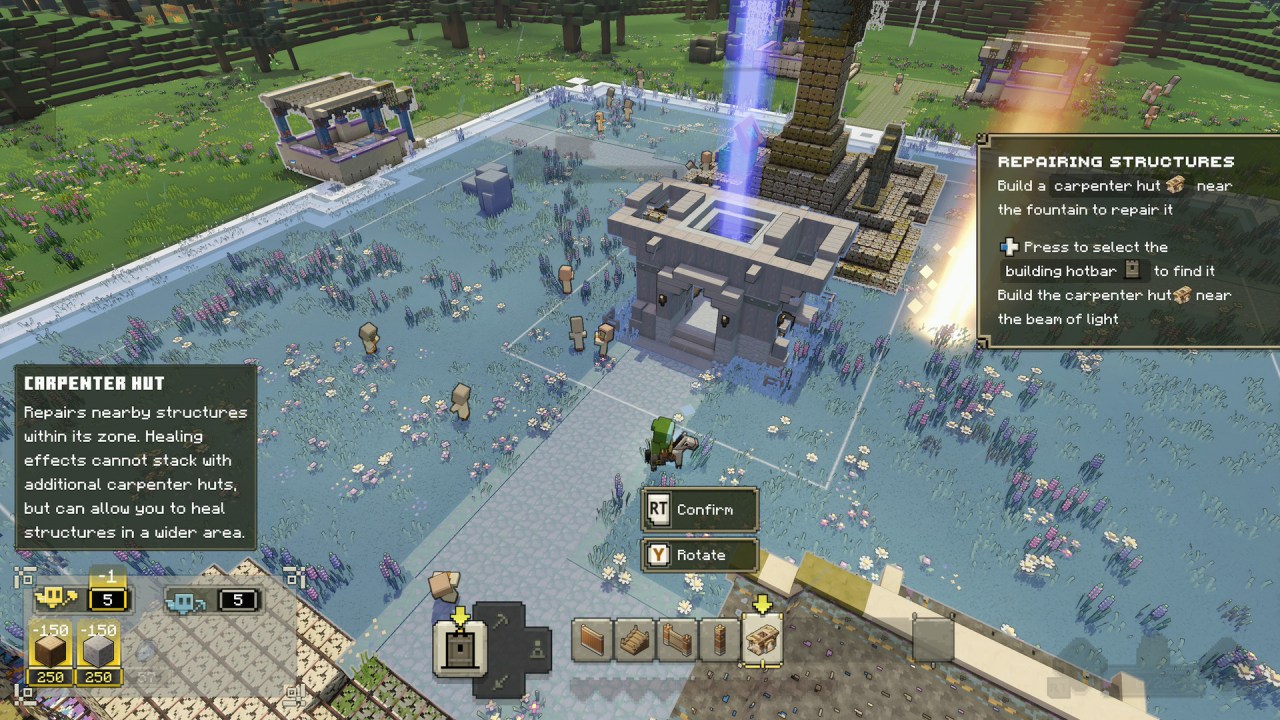
Task: Click the carpenter hut icon in the tutorial text
Action: pyautogui.click(x=1175, y=185)
